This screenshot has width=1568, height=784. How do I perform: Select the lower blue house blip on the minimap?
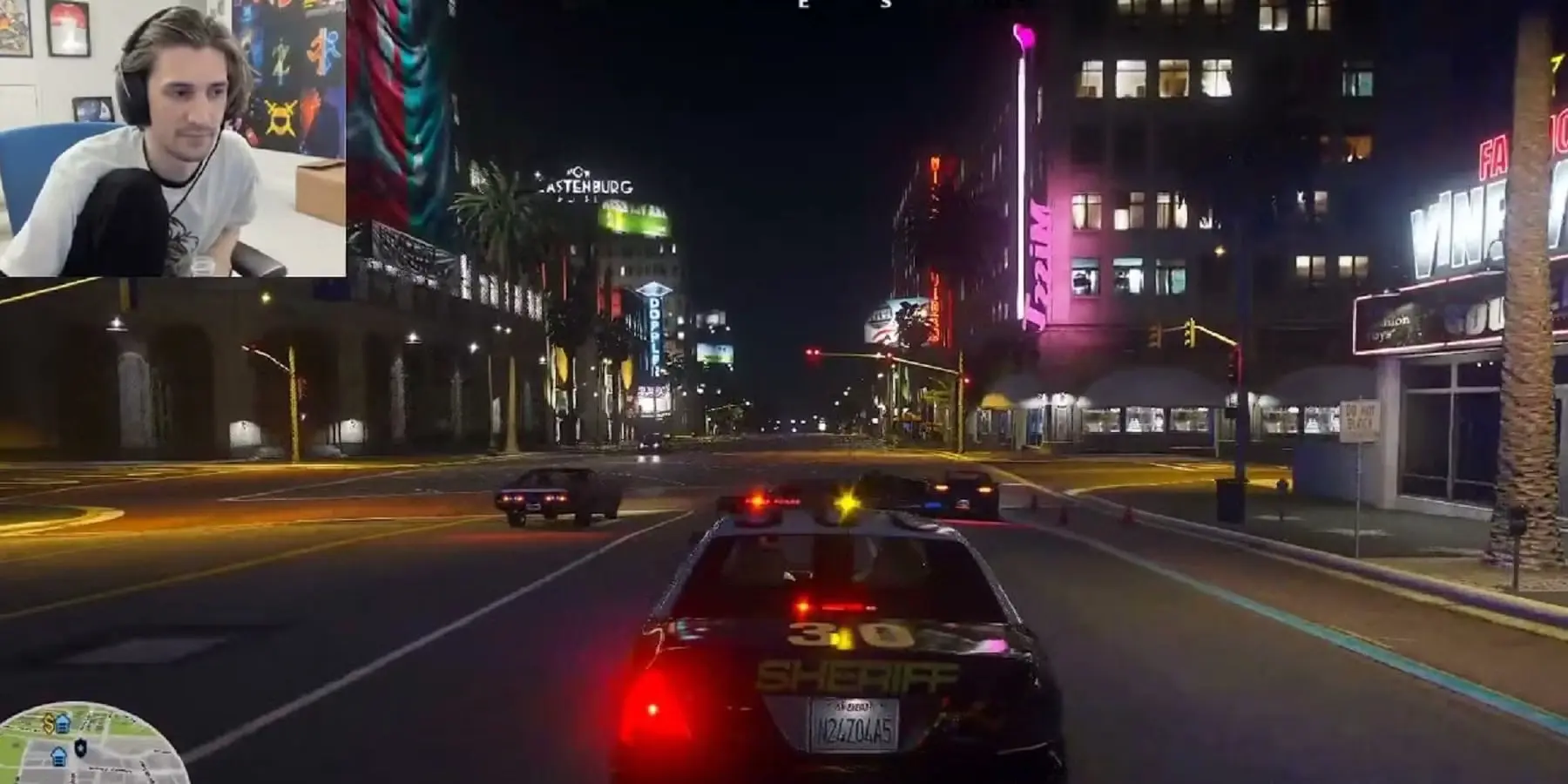point(58,755)
